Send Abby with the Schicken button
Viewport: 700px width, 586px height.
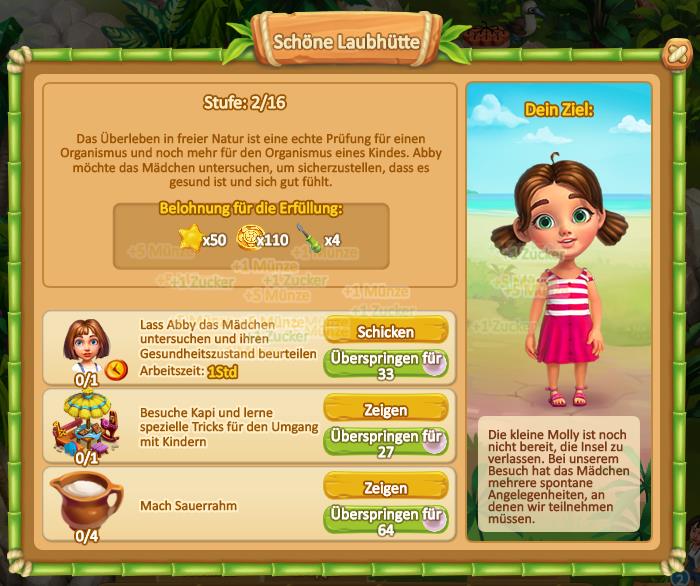tap(385, 331)
